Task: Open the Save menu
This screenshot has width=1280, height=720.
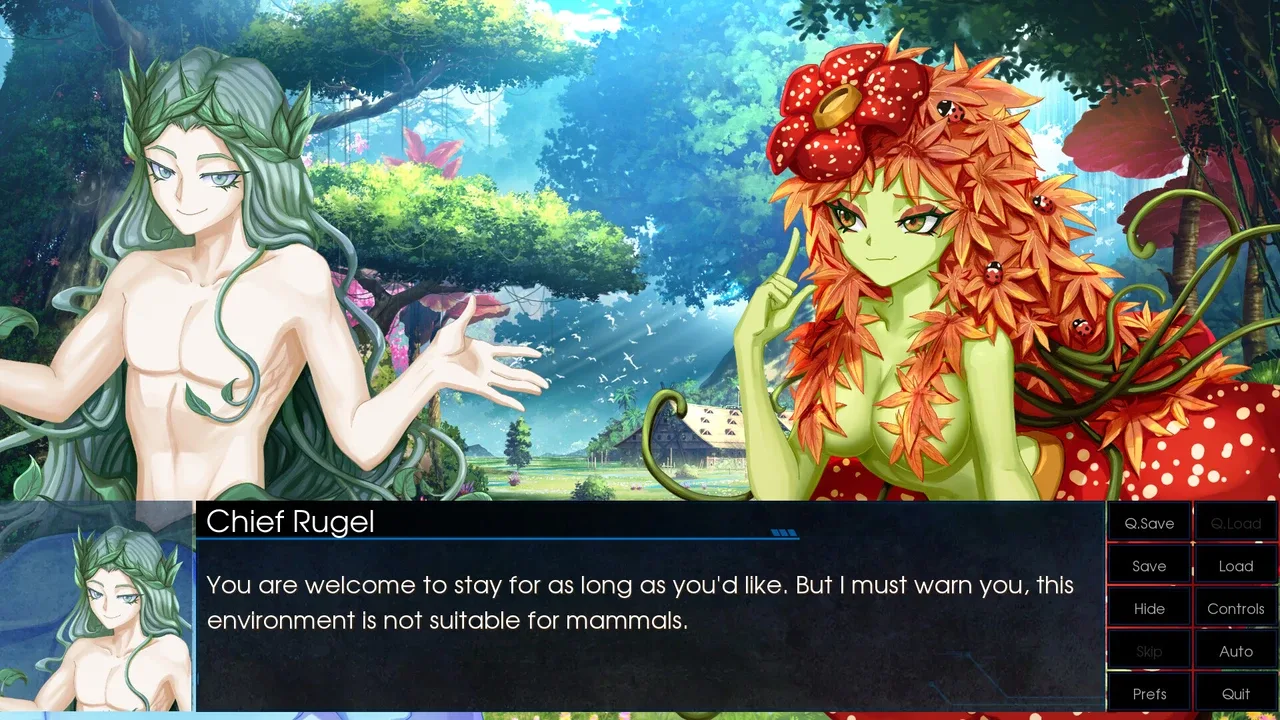Action: click(x=1149, y=566)
